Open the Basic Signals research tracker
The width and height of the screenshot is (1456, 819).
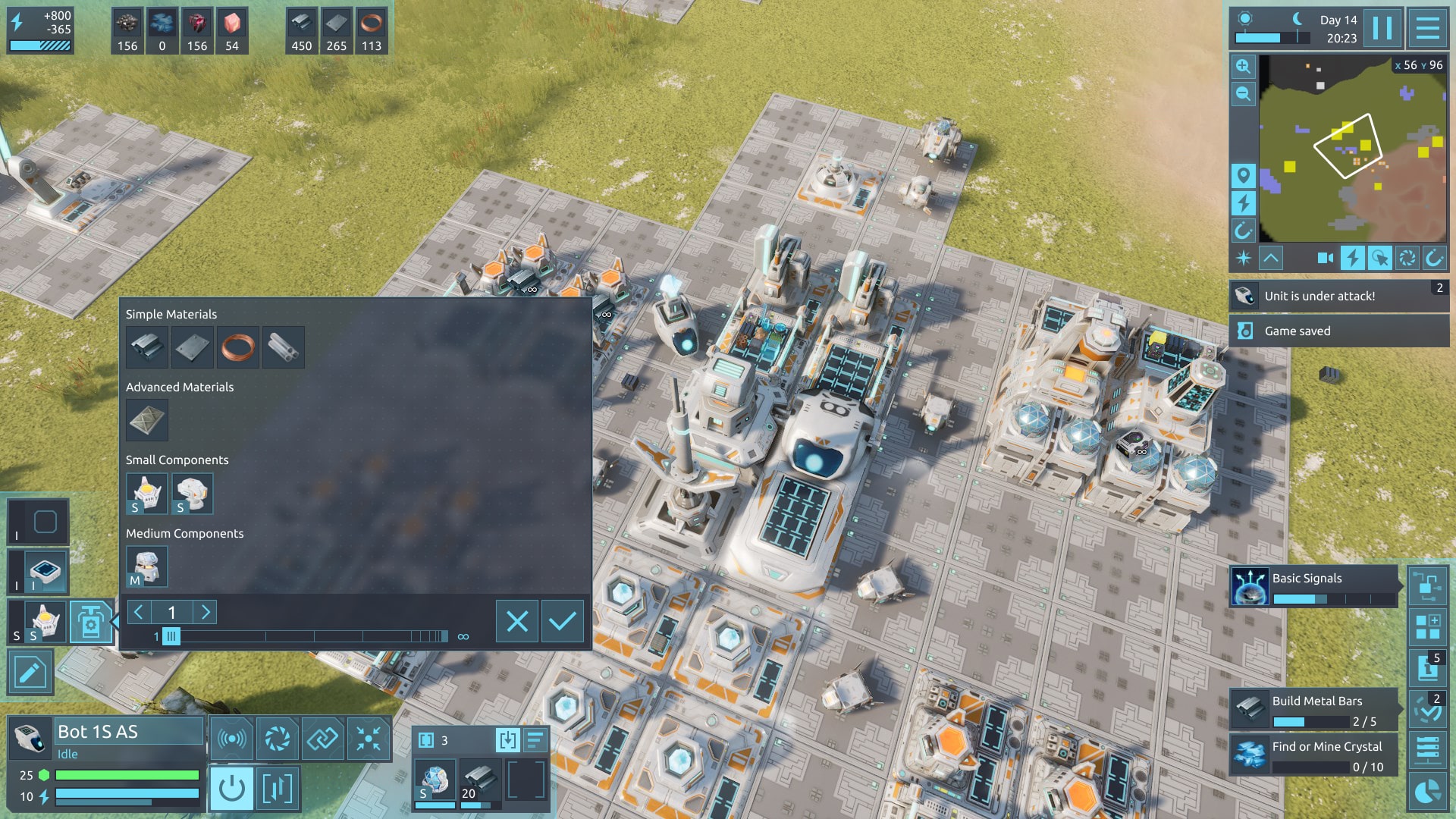tap(1313, 586)
